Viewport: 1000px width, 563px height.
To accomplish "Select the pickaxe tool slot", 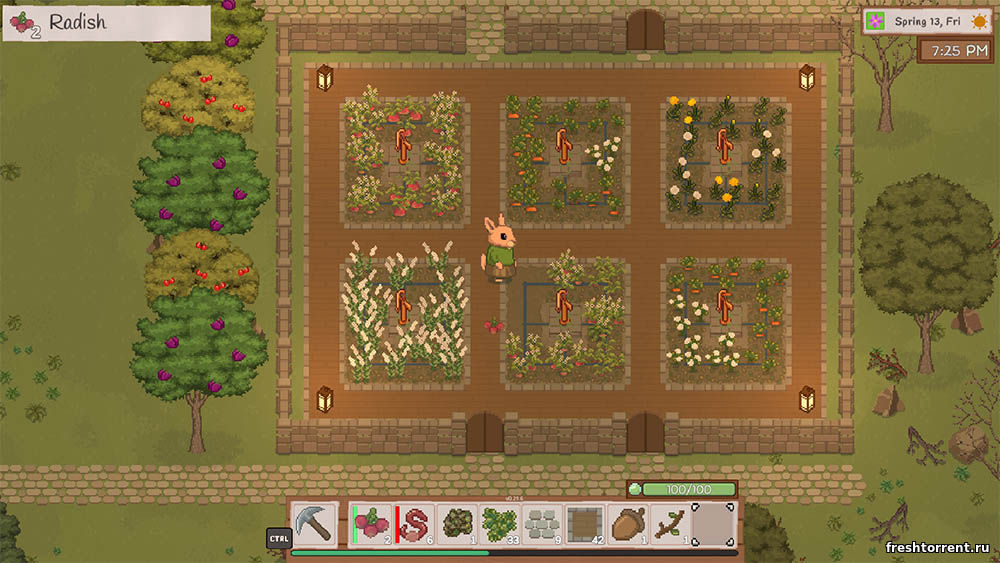I will click(x=314, y=524).
